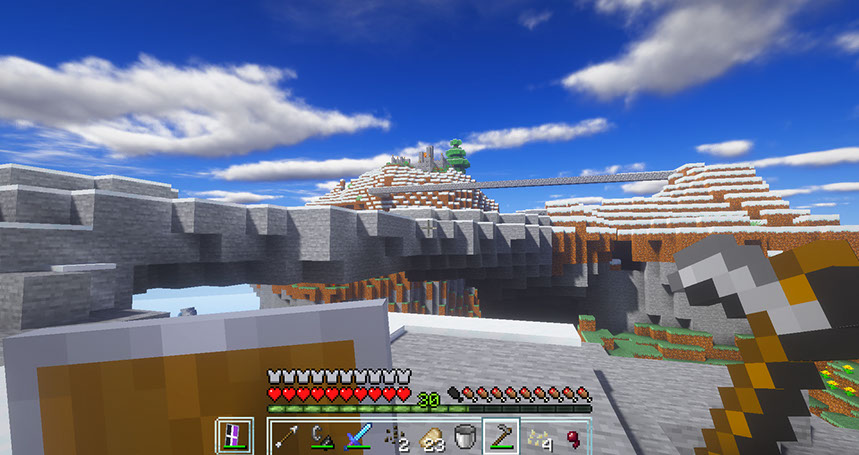
Task: Choose the empty bucket slot
Action: pyautogui.click(x=464, y=437)
